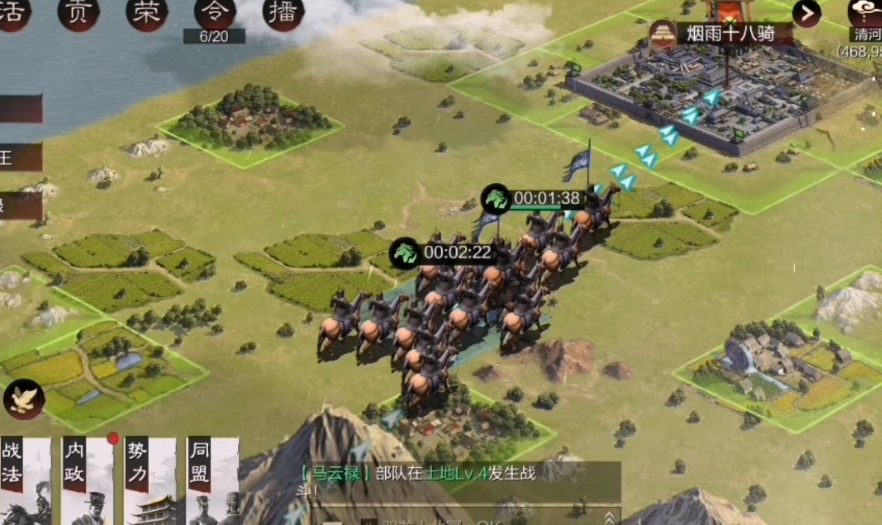Open the 令 (orders) round button
Image resolution: width=882 pixels, height=525 pixels.
(x=214, y=12)
